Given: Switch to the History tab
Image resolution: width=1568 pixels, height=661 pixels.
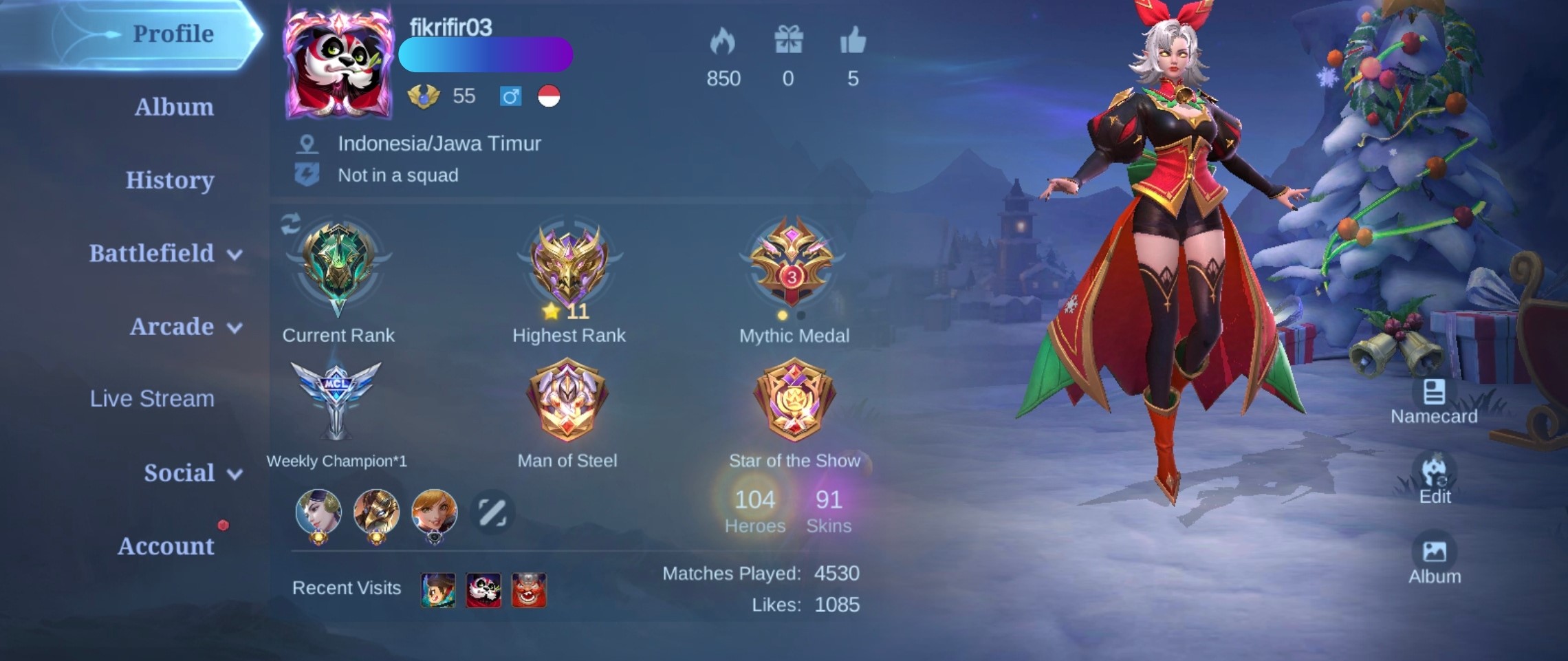Looking at the screenshot, I should [x=169, y=180].
